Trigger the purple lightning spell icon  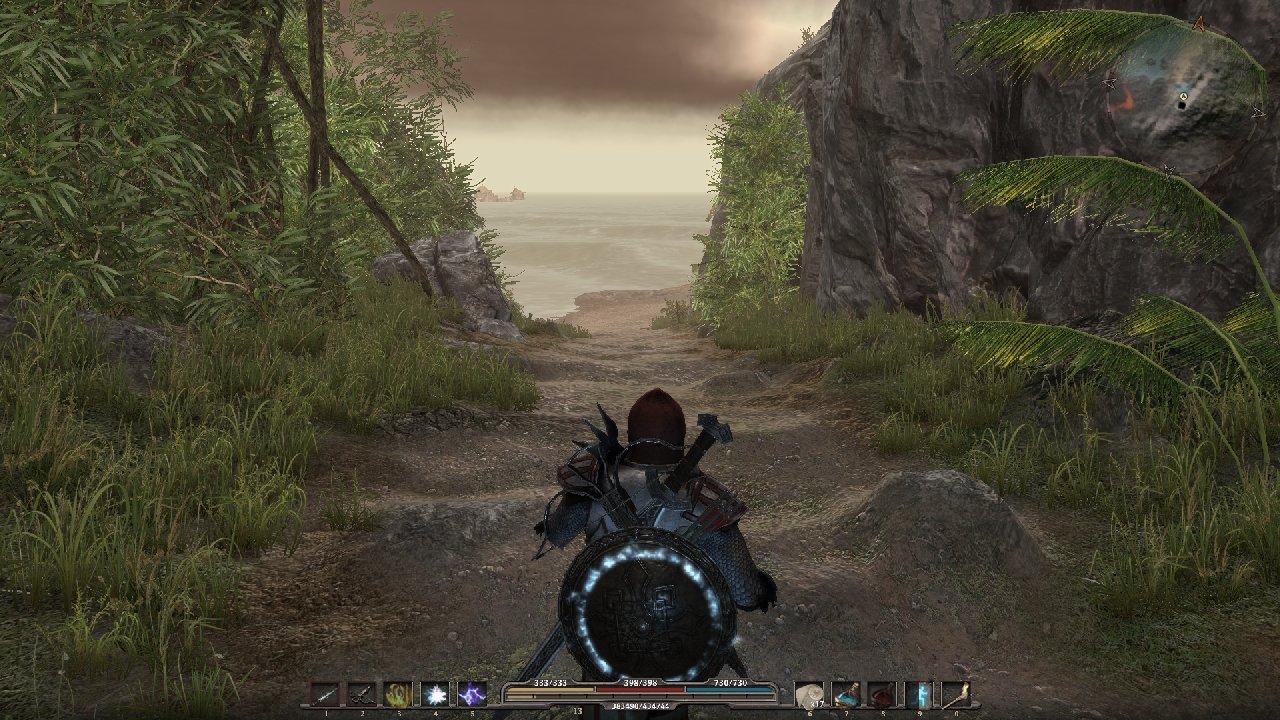tap(472, 694)
